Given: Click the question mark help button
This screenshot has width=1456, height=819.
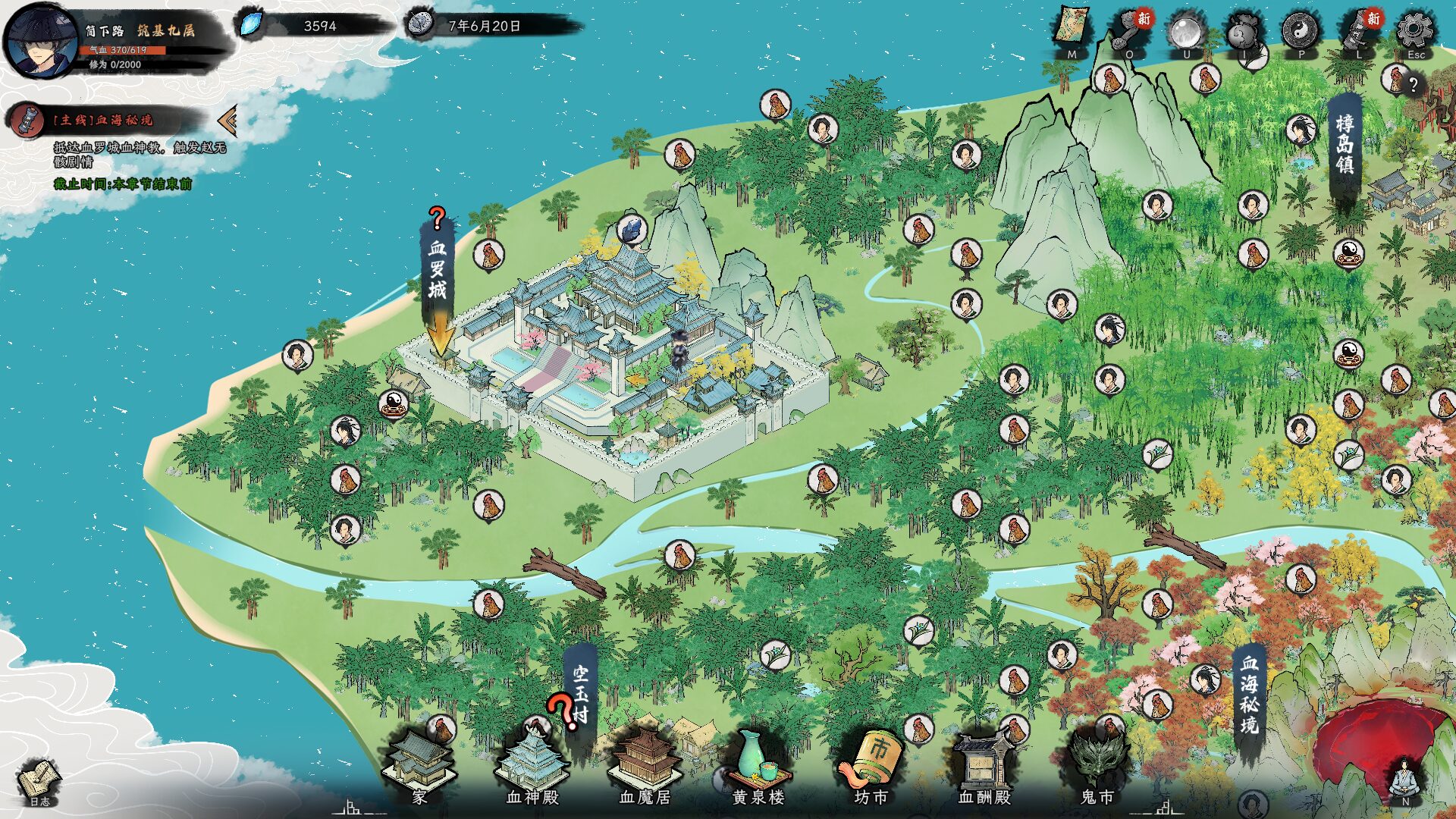Looking at the screenshot, I should point(1414,85).
